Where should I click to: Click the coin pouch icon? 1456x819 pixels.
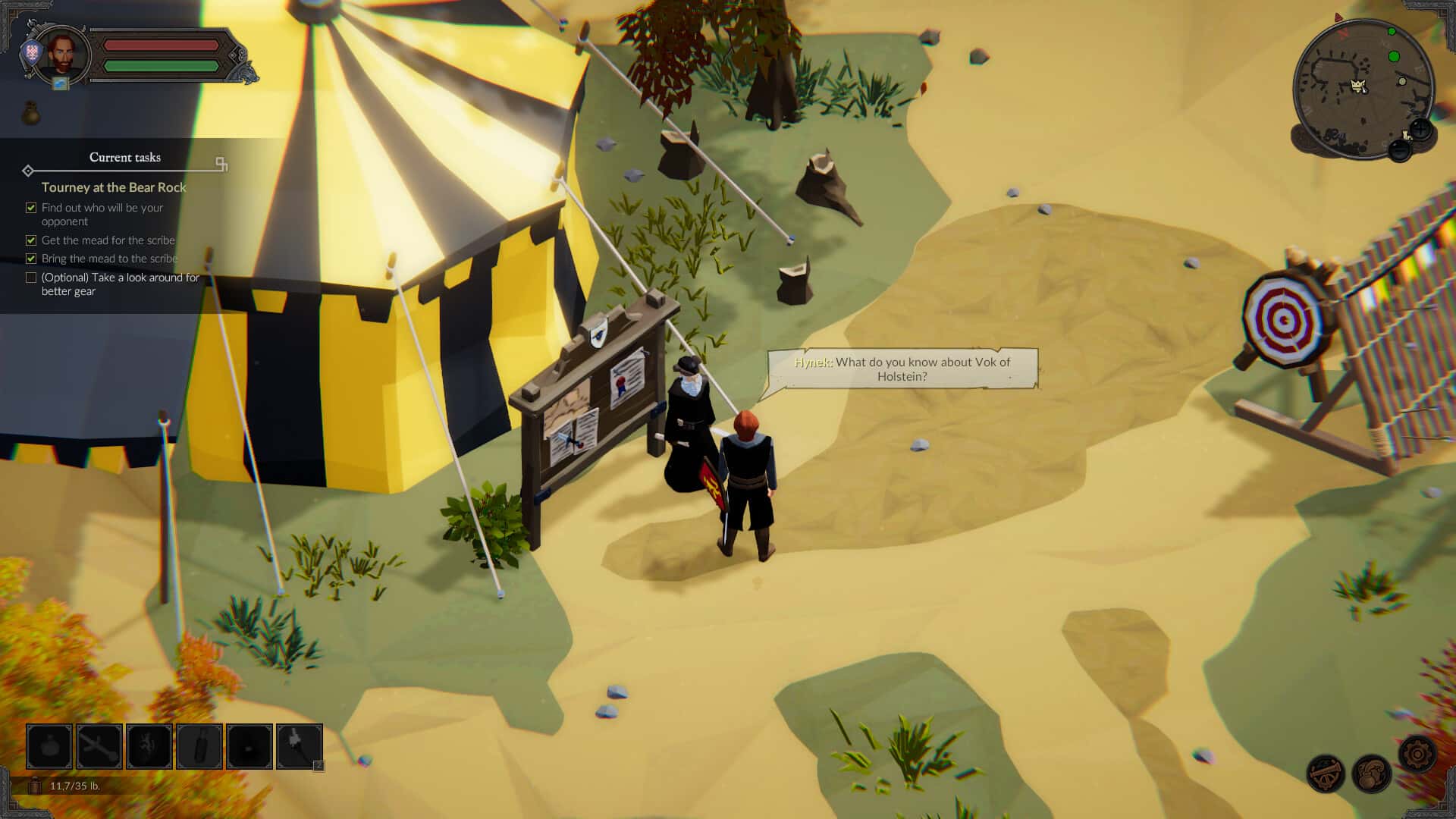click(31, 114)
